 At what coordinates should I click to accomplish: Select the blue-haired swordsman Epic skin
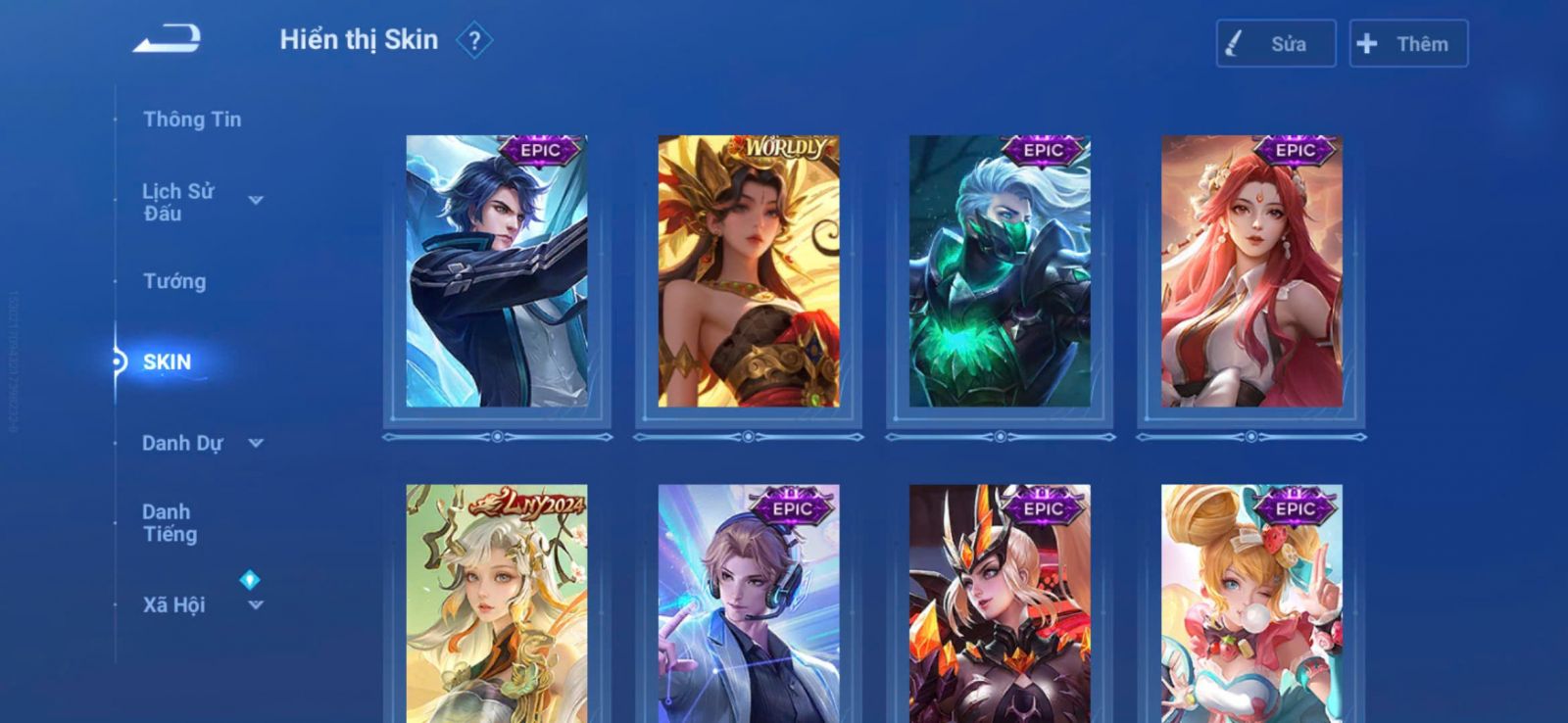pyautogui.click(x=497, y=271)
